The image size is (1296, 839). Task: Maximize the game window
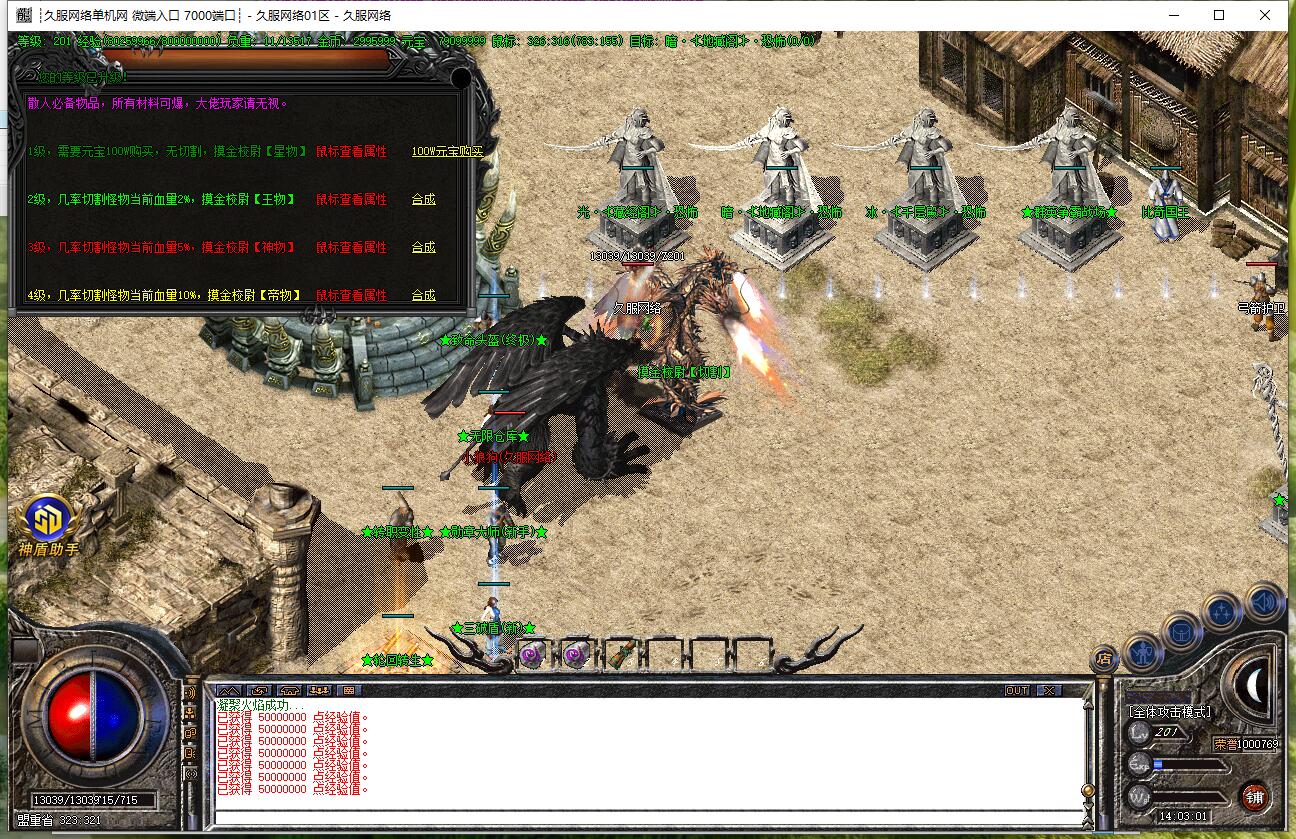tap(1219, 15)
